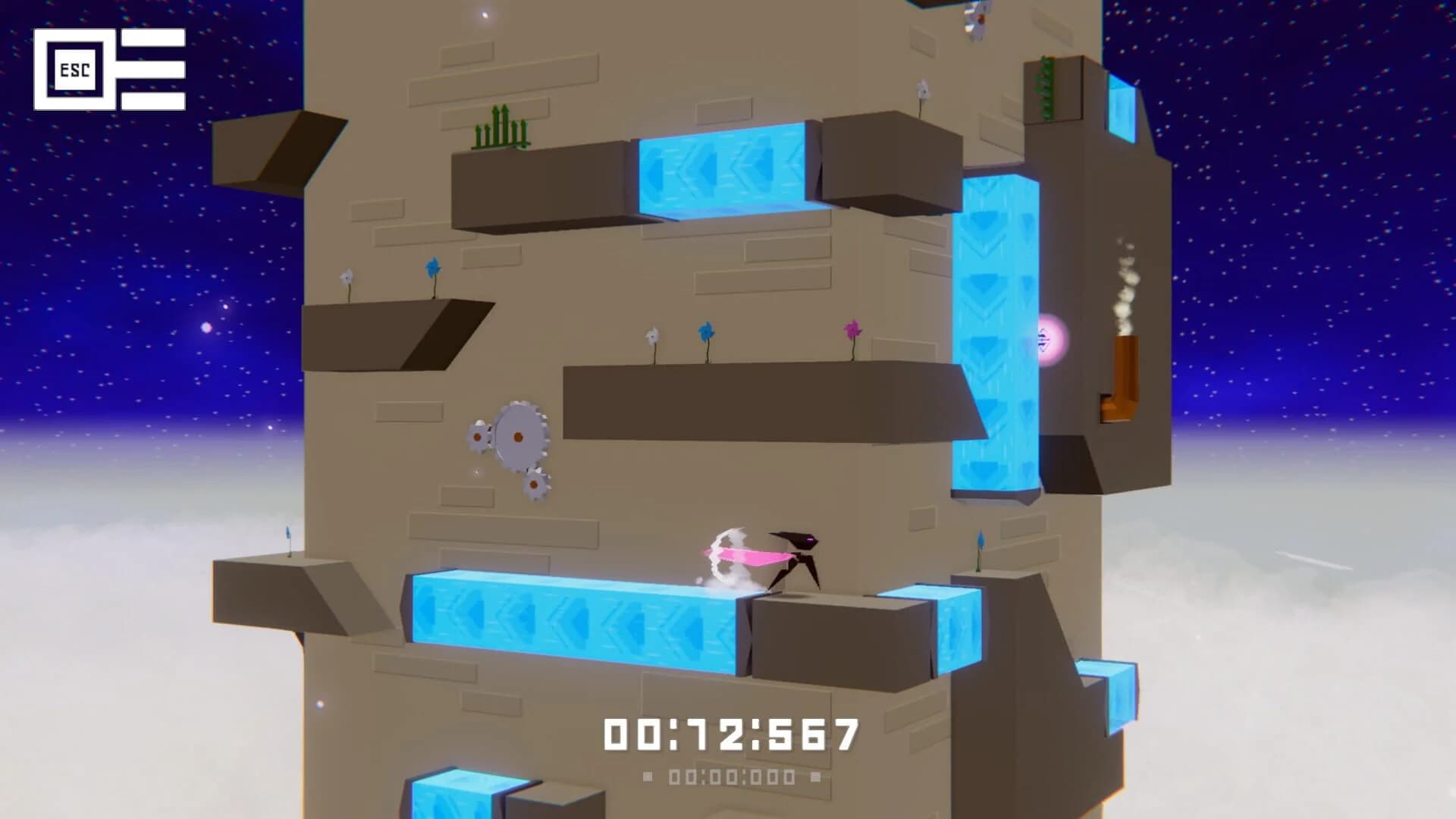Click the blue spike on the far right ledge
The image size is (1456, 819).
981,538
